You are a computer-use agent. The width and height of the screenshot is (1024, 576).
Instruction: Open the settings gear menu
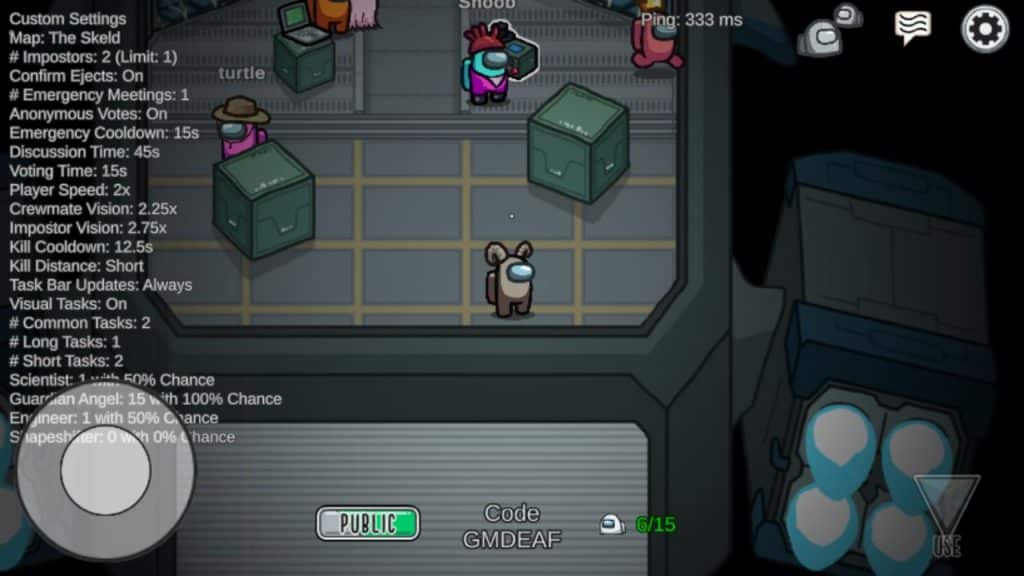pos(985,29)
